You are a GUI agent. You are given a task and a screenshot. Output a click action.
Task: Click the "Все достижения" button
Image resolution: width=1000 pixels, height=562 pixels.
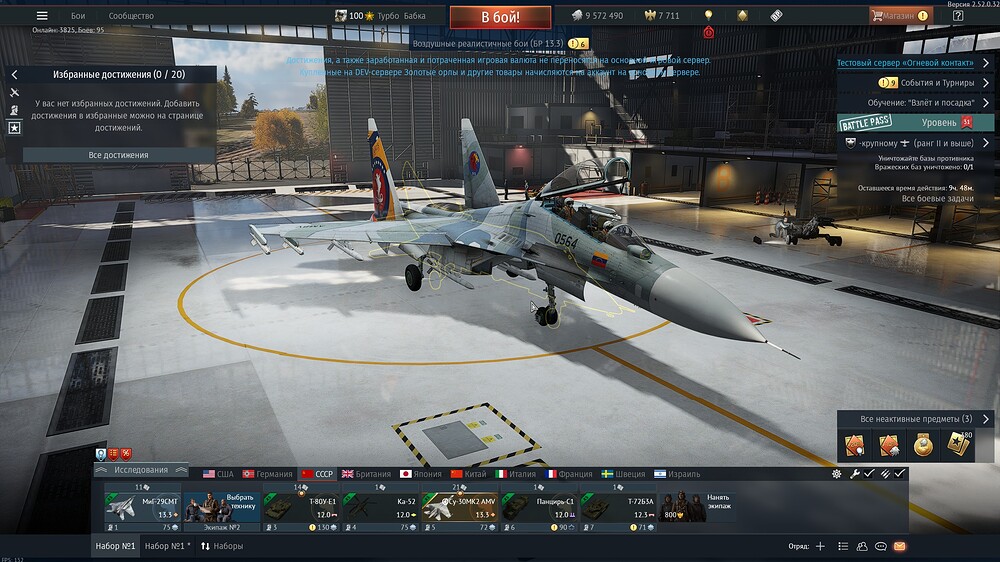click(x=118, y=155)
